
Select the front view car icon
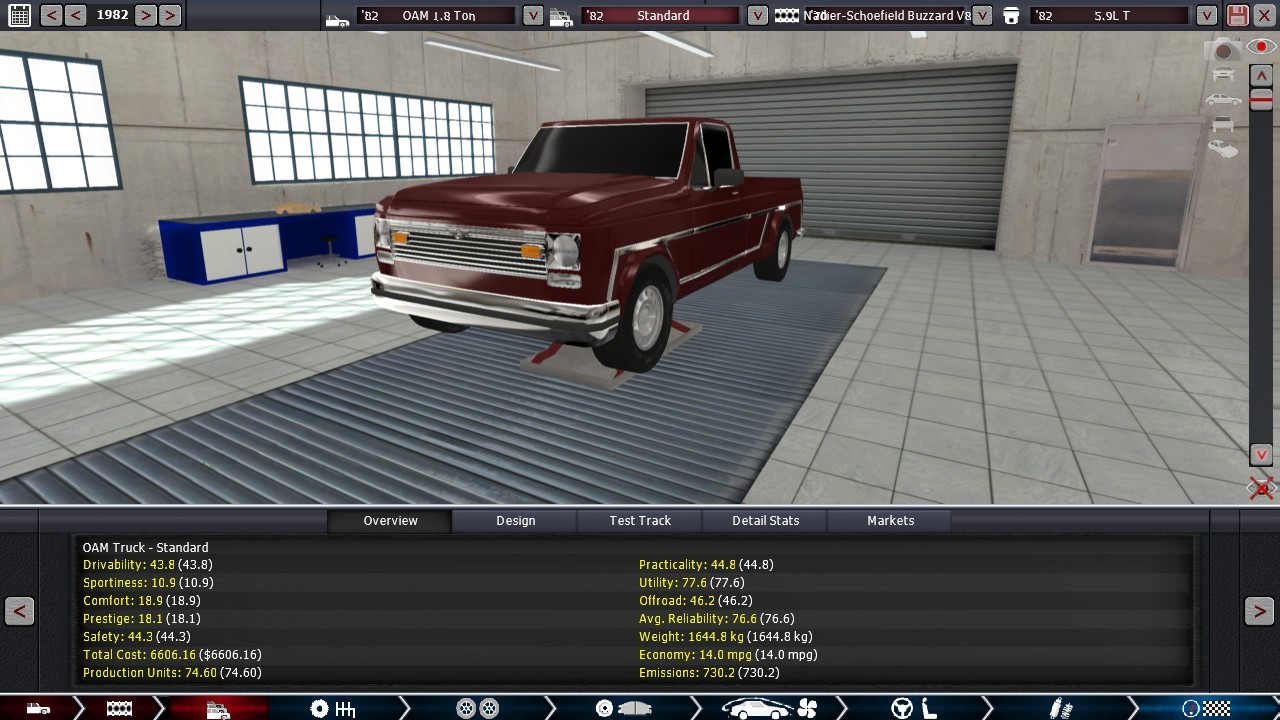[1222, 74]
